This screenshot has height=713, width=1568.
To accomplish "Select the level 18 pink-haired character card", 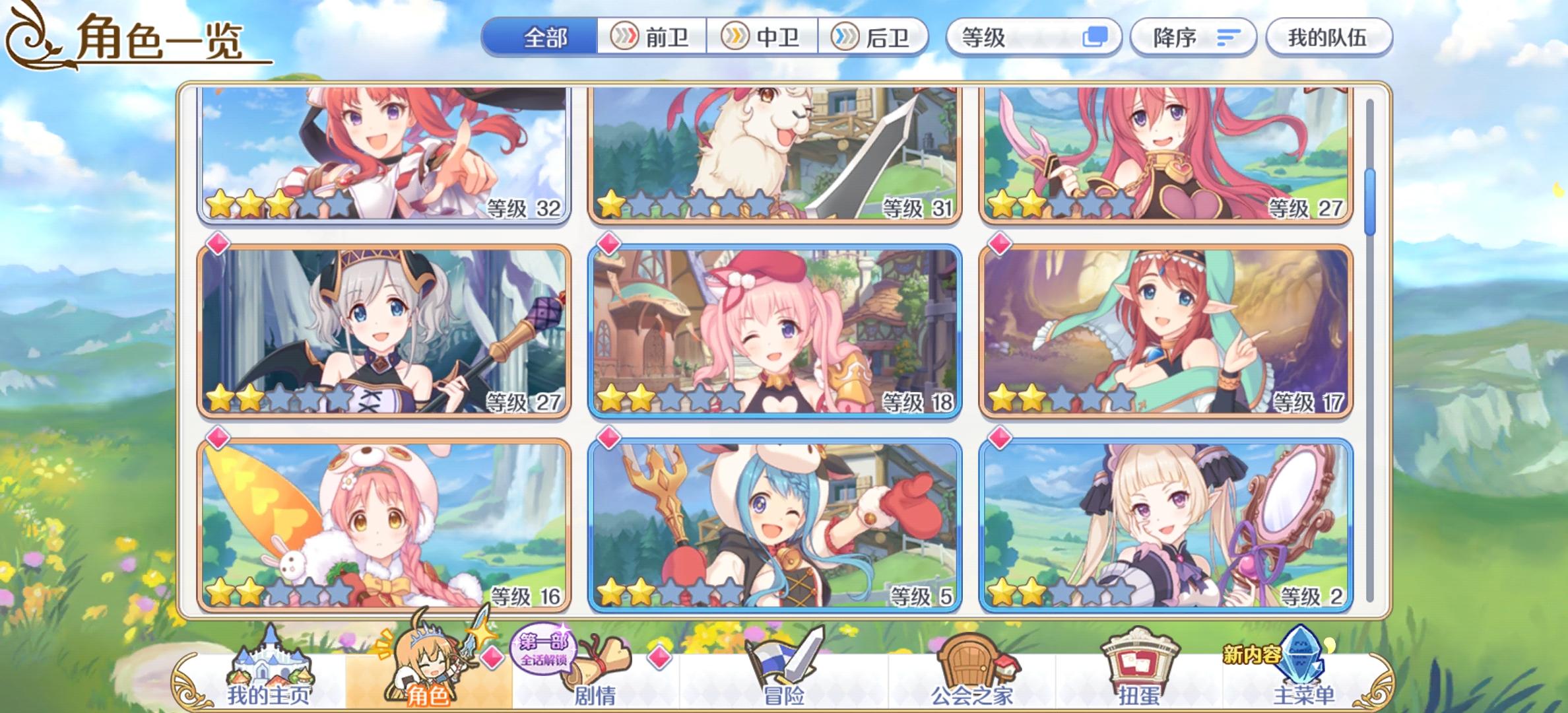I will coord(776,329).
